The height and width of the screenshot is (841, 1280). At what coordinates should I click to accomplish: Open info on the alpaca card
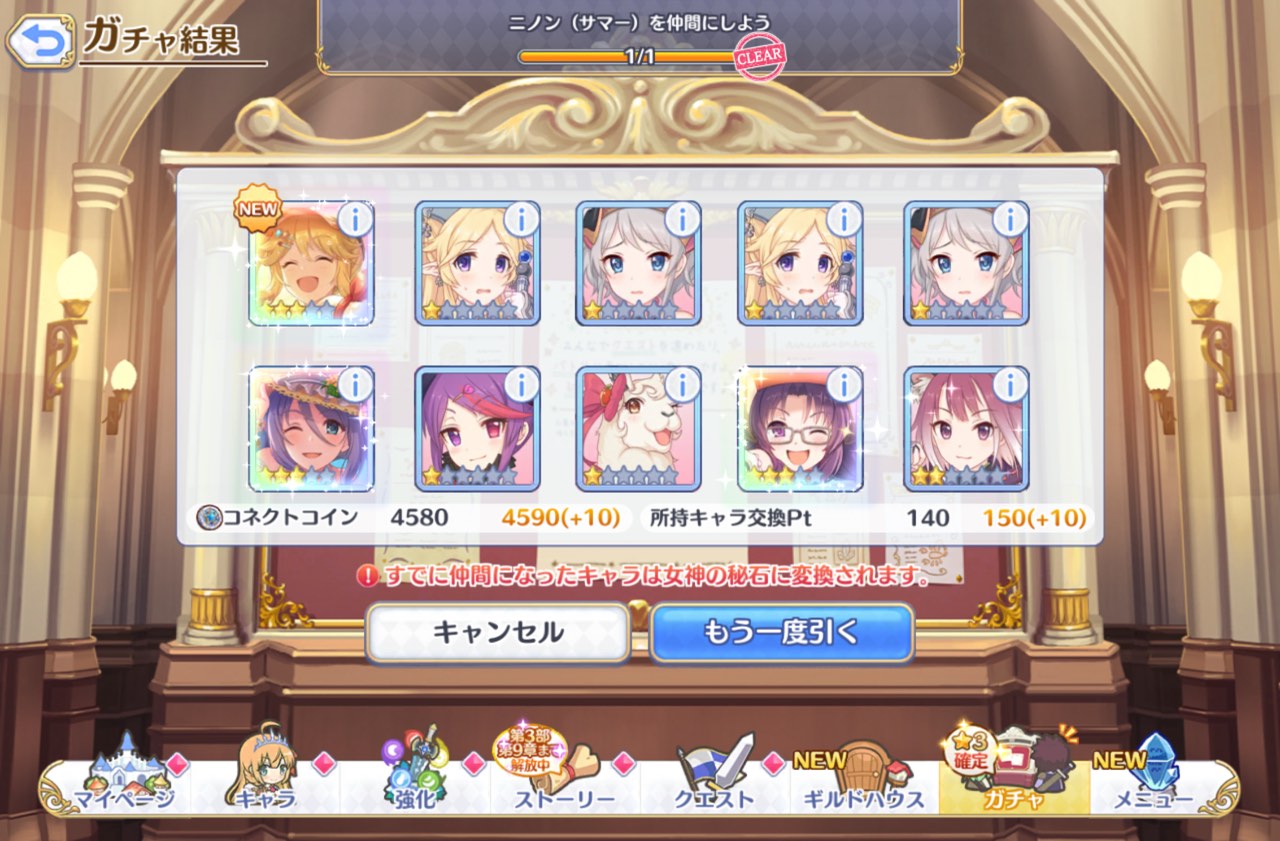[682, 383]
